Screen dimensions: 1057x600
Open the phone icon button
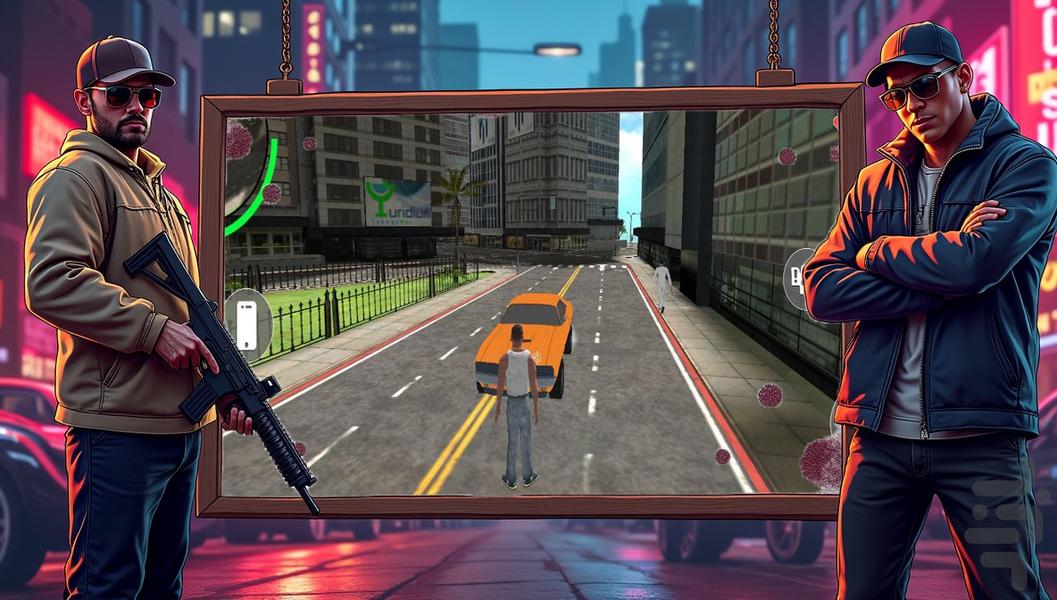[x=247, y=324]
